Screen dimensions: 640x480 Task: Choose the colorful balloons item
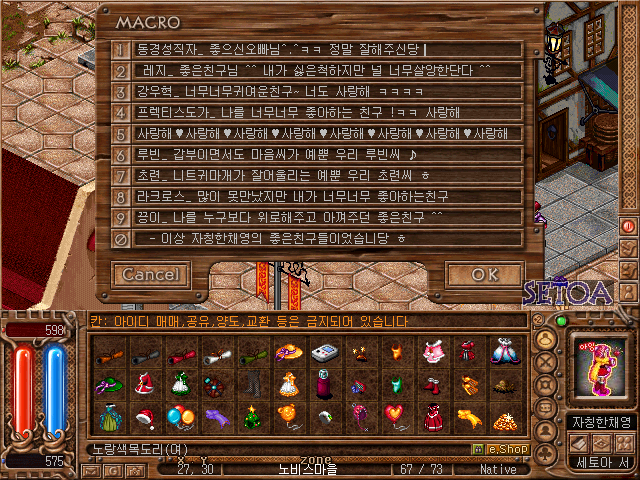click(x=180, y=414)
